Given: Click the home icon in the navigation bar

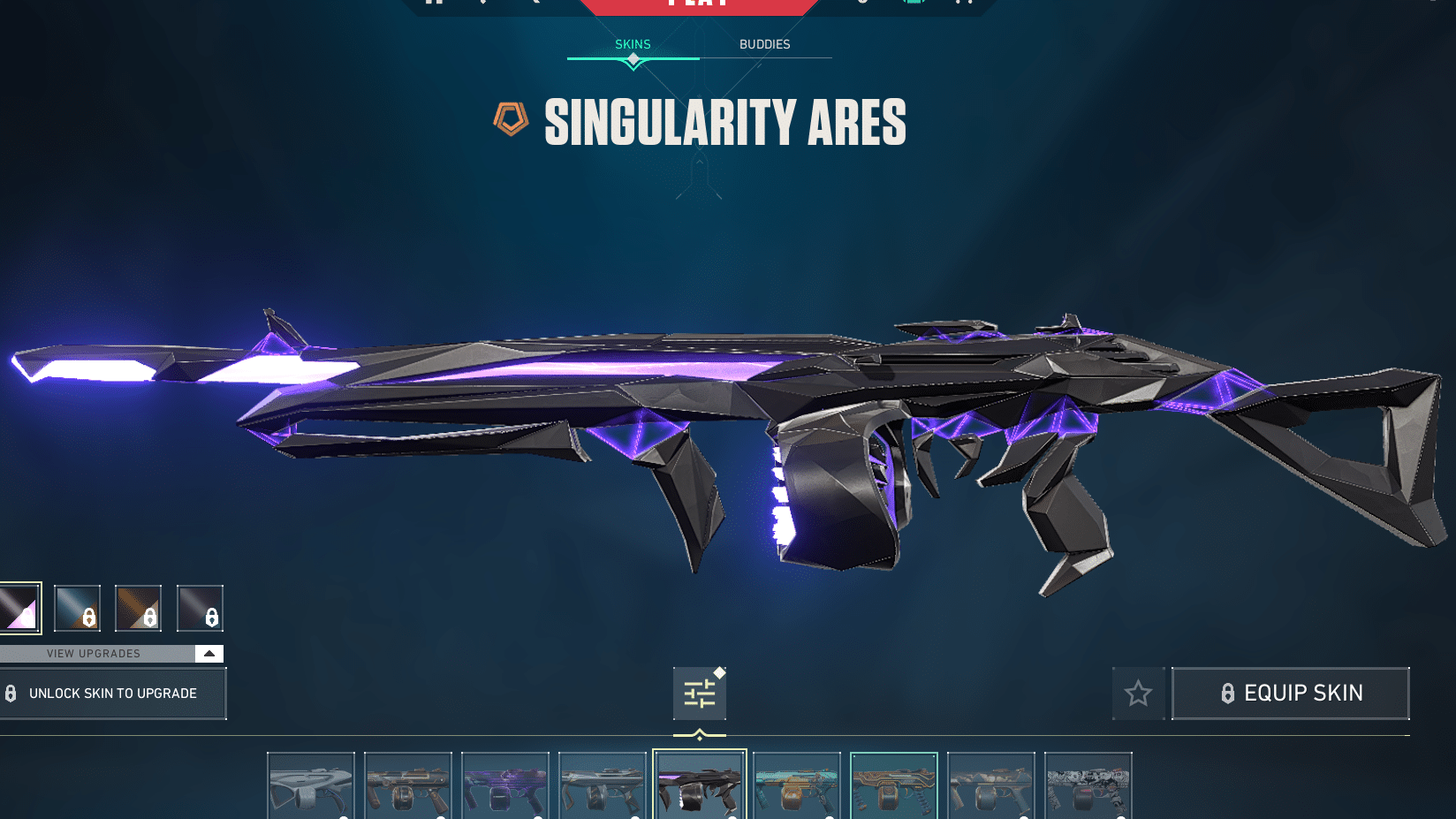Looking at the screenshot, I should click(x=434, y=4).
